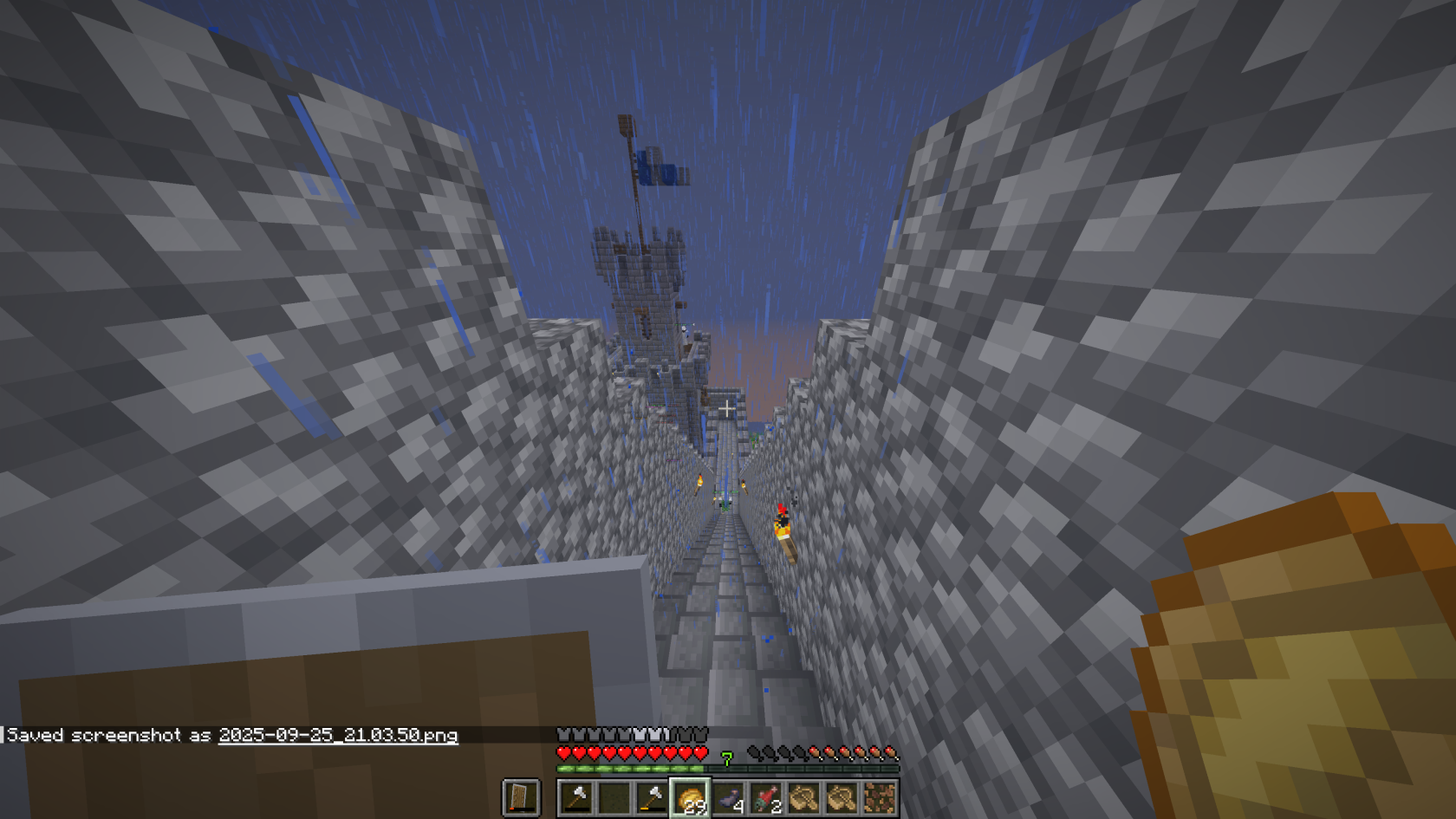Image resolution: width=1456 pixels, height=819 pixels.
Task: Click the shield in the offhand slot
Action: tap(521, 797)
